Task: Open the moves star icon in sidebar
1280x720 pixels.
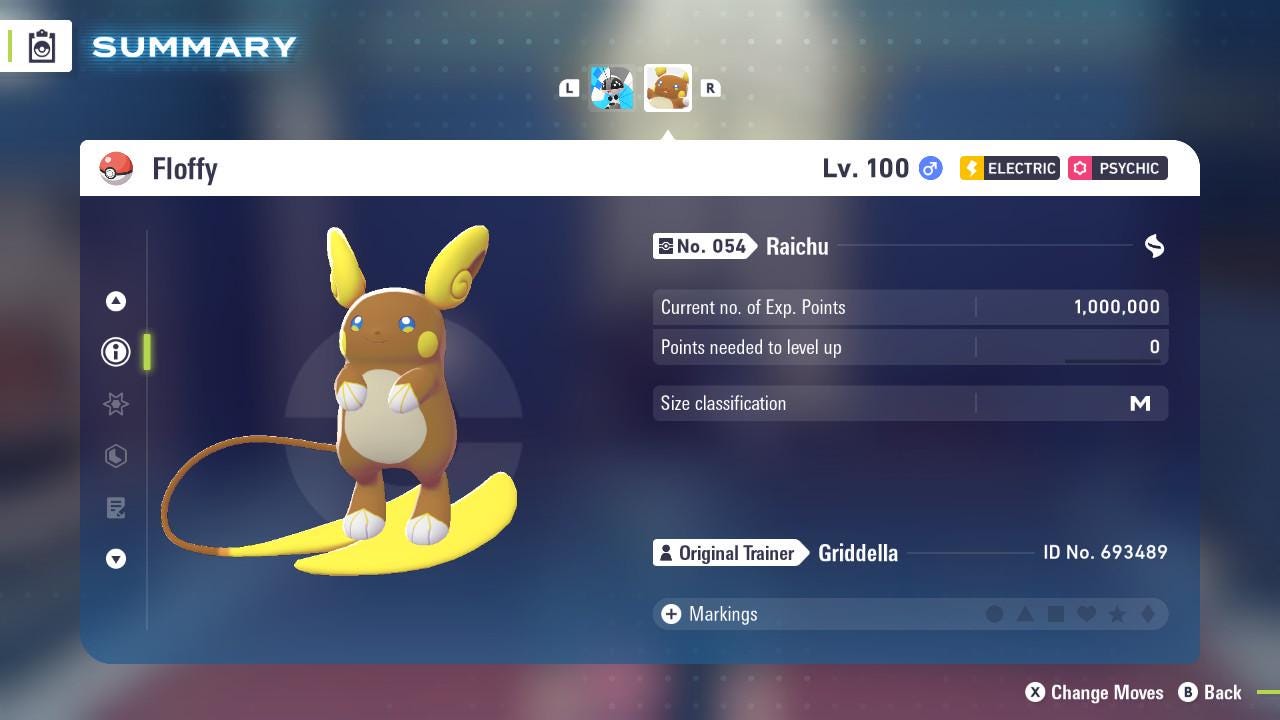Action: (116, 404)
